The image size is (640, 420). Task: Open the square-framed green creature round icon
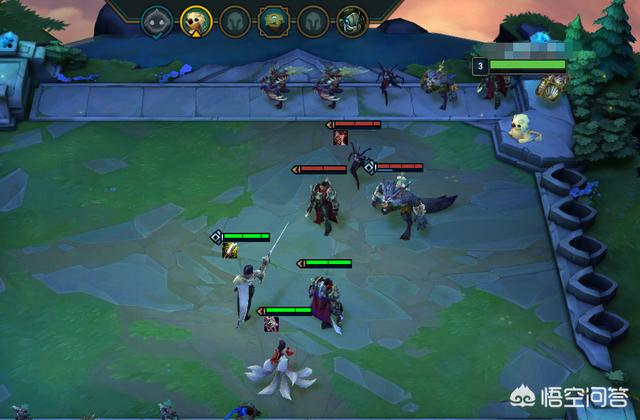273,20
